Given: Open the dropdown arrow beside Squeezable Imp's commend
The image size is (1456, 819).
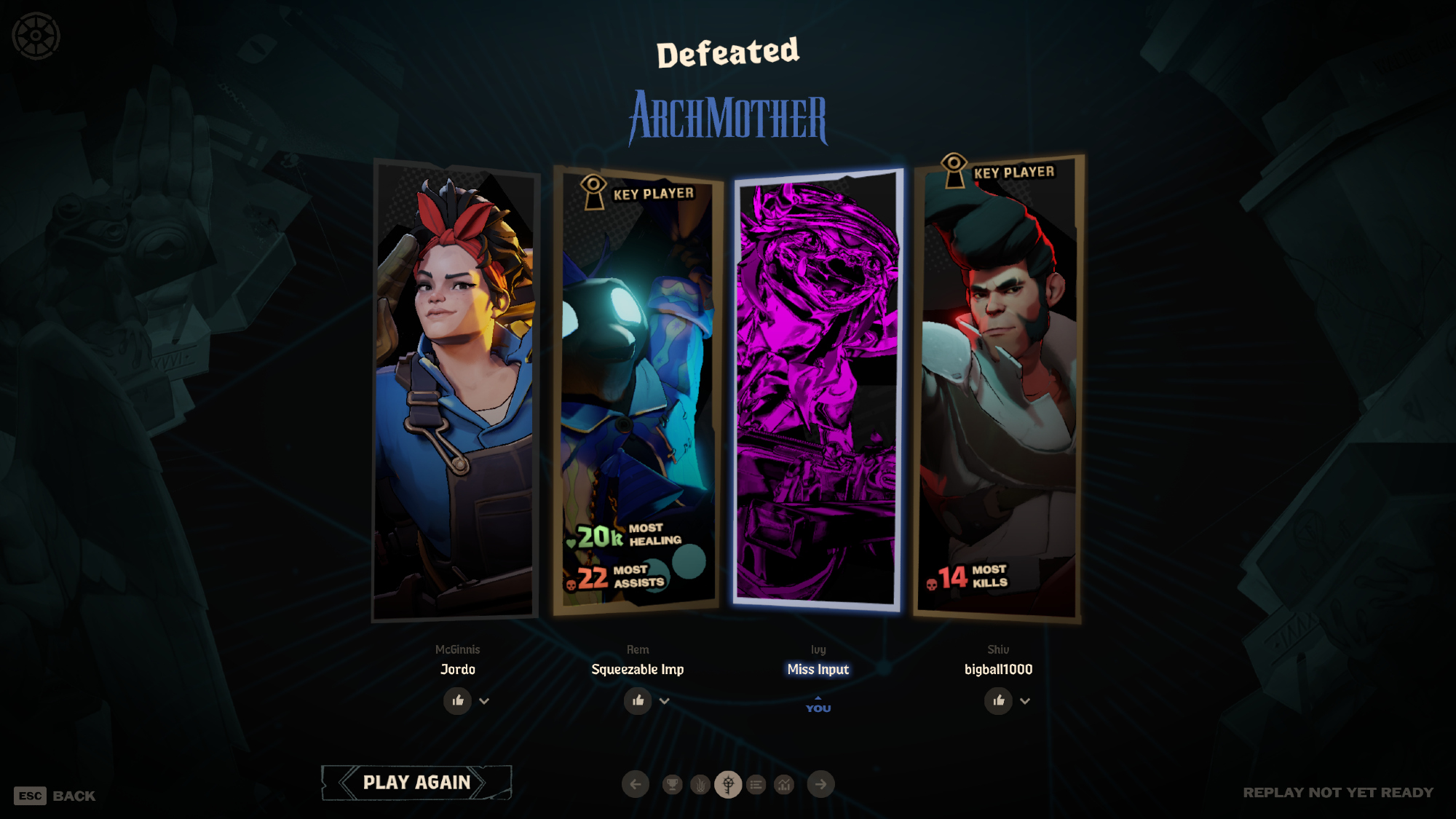Looking at the screenshot, I should coord(664,701).
